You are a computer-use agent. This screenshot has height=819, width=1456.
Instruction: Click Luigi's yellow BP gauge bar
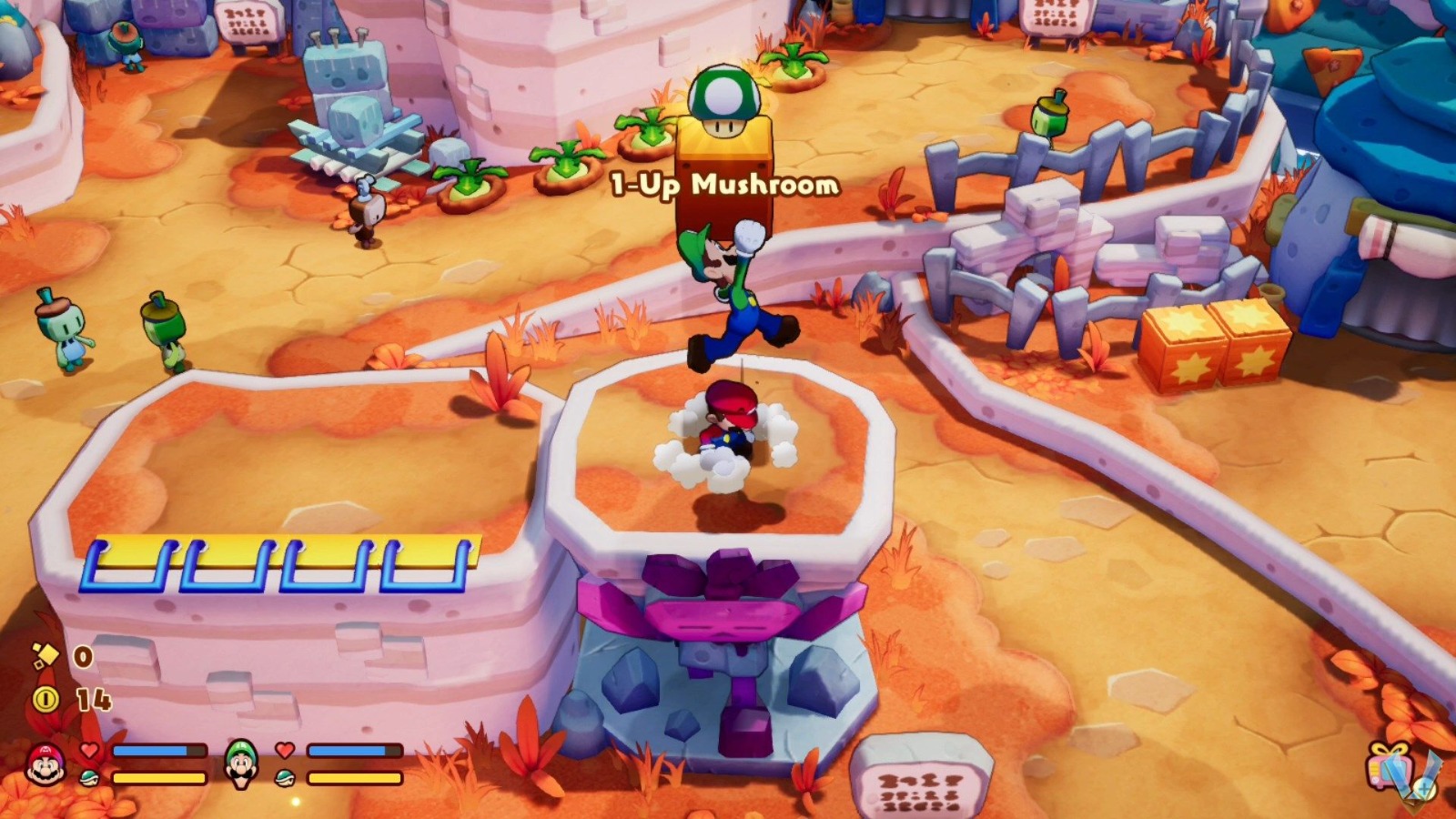tap(353, 778)
